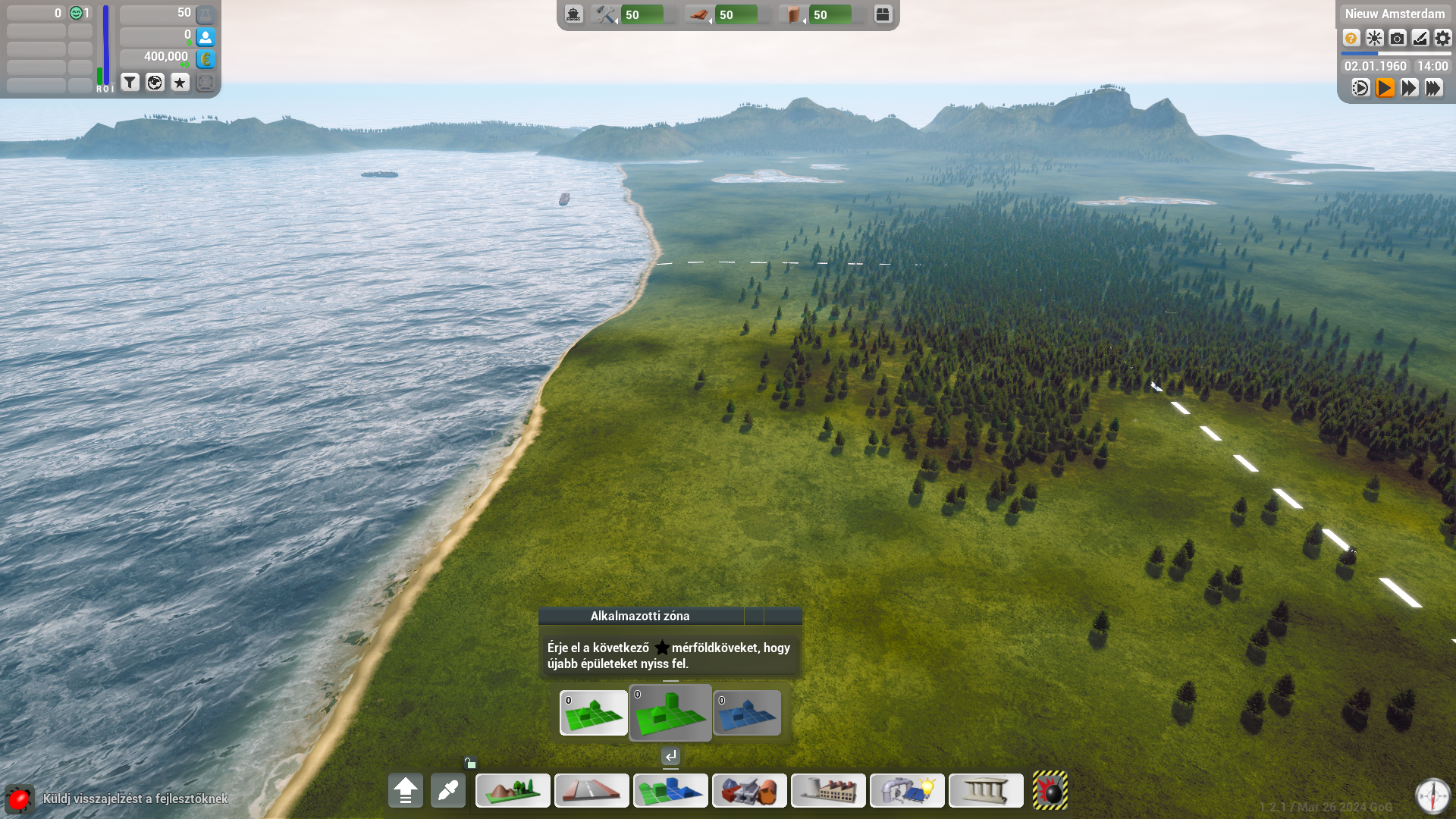Set the game to triple fastest speed
1456x819 pixels.
pyautogui.click(x=1433, y=88)
